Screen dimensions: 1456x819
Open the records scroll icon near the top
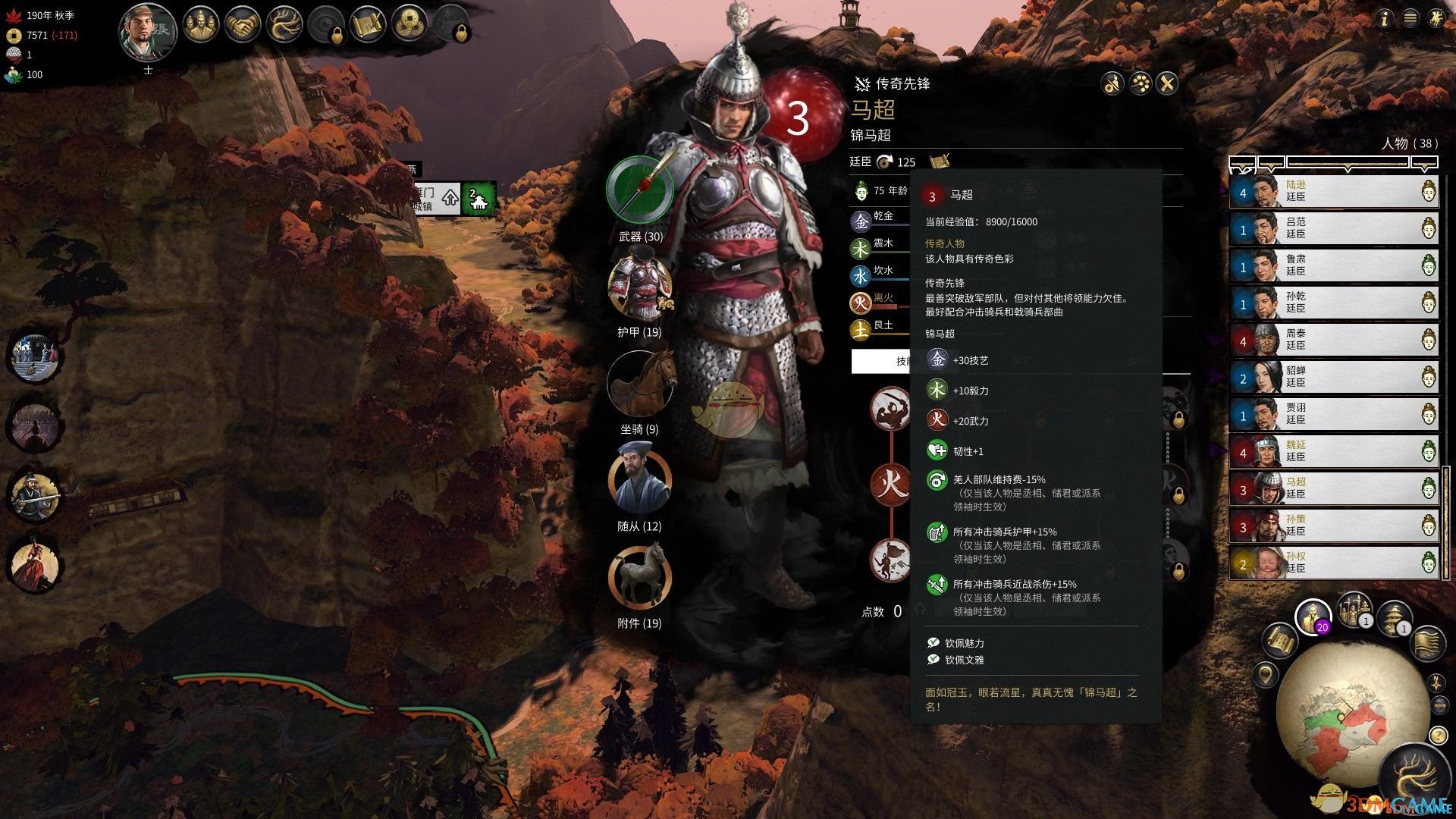pos(368,25)
